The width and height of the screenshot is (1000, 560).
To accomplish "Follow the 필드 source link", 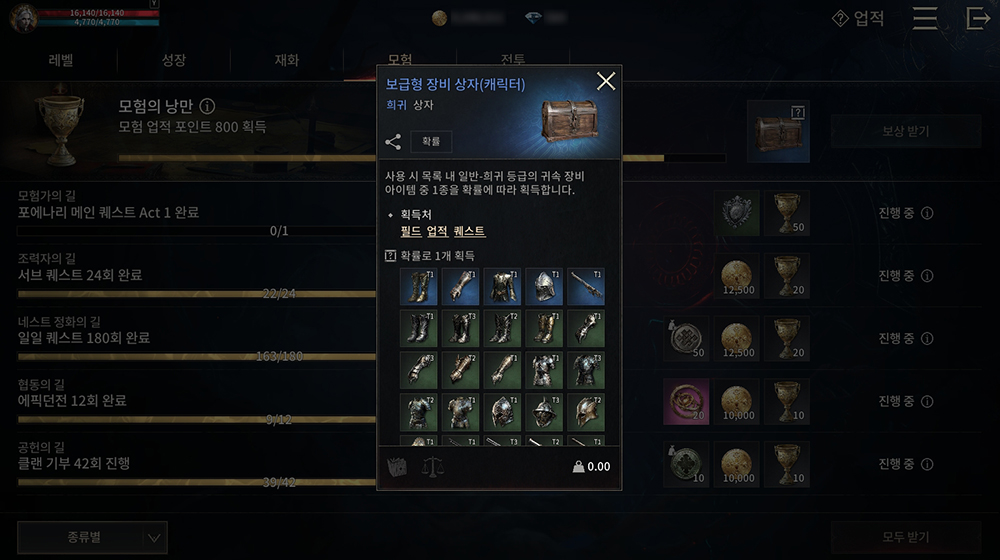I will pos(411,231).
